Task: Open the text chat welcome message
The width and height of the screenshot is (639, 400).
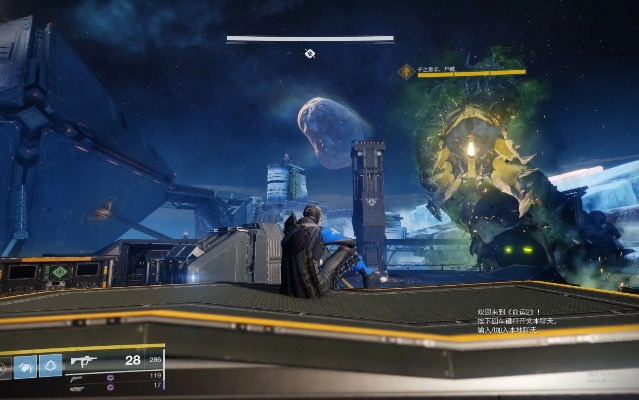Action: coord(520,320)
